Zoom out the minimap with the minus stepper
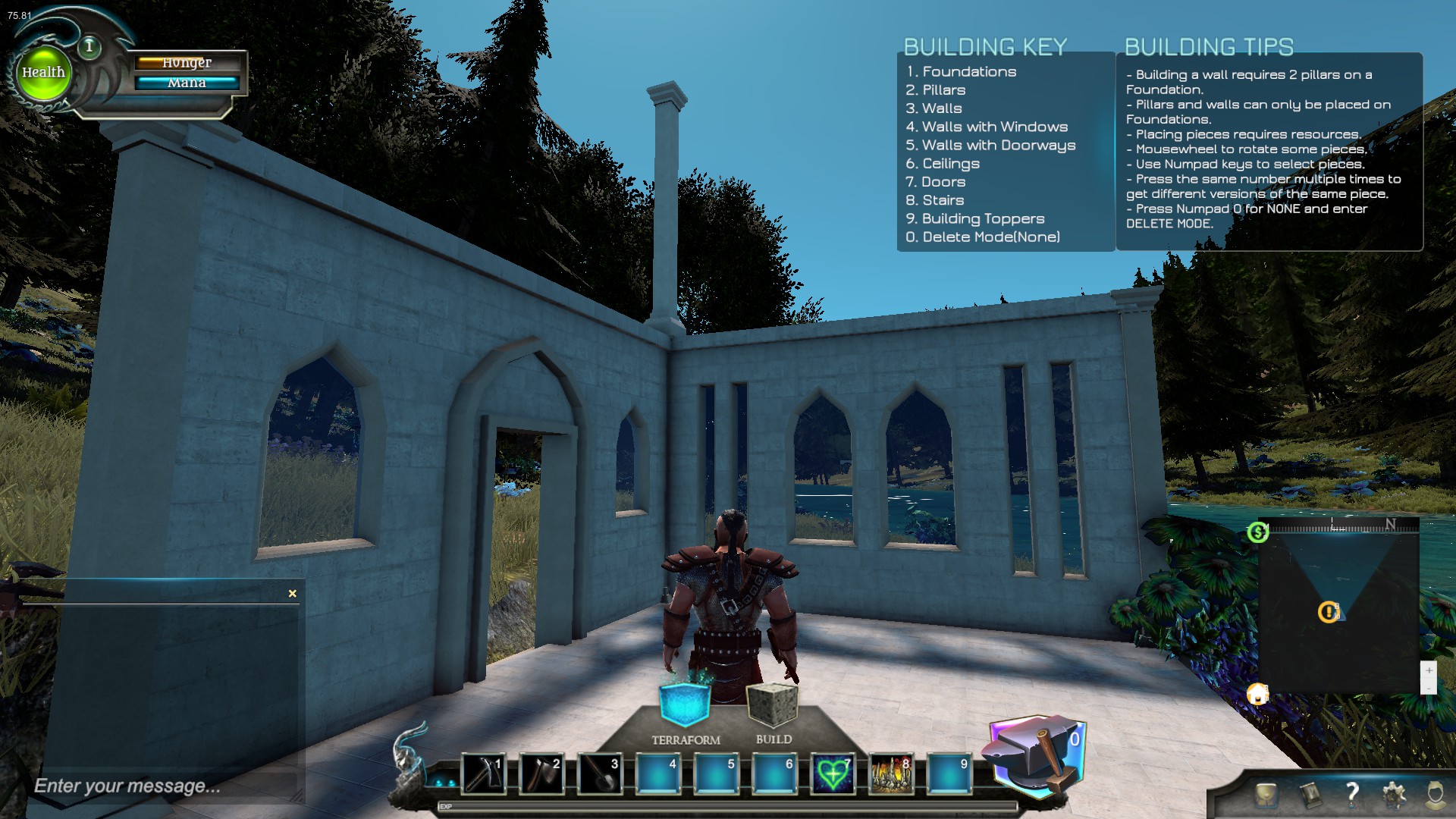 (x=1429, y=690)
